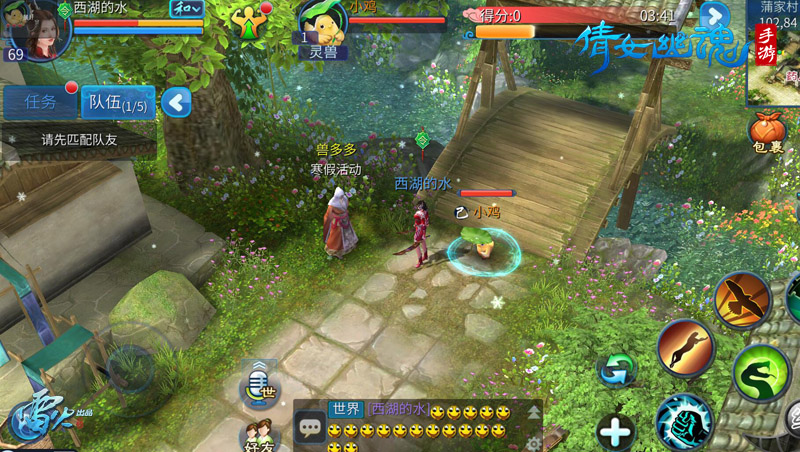
Task: Switch to the 任务 quest tab
Action: point(40,101)
